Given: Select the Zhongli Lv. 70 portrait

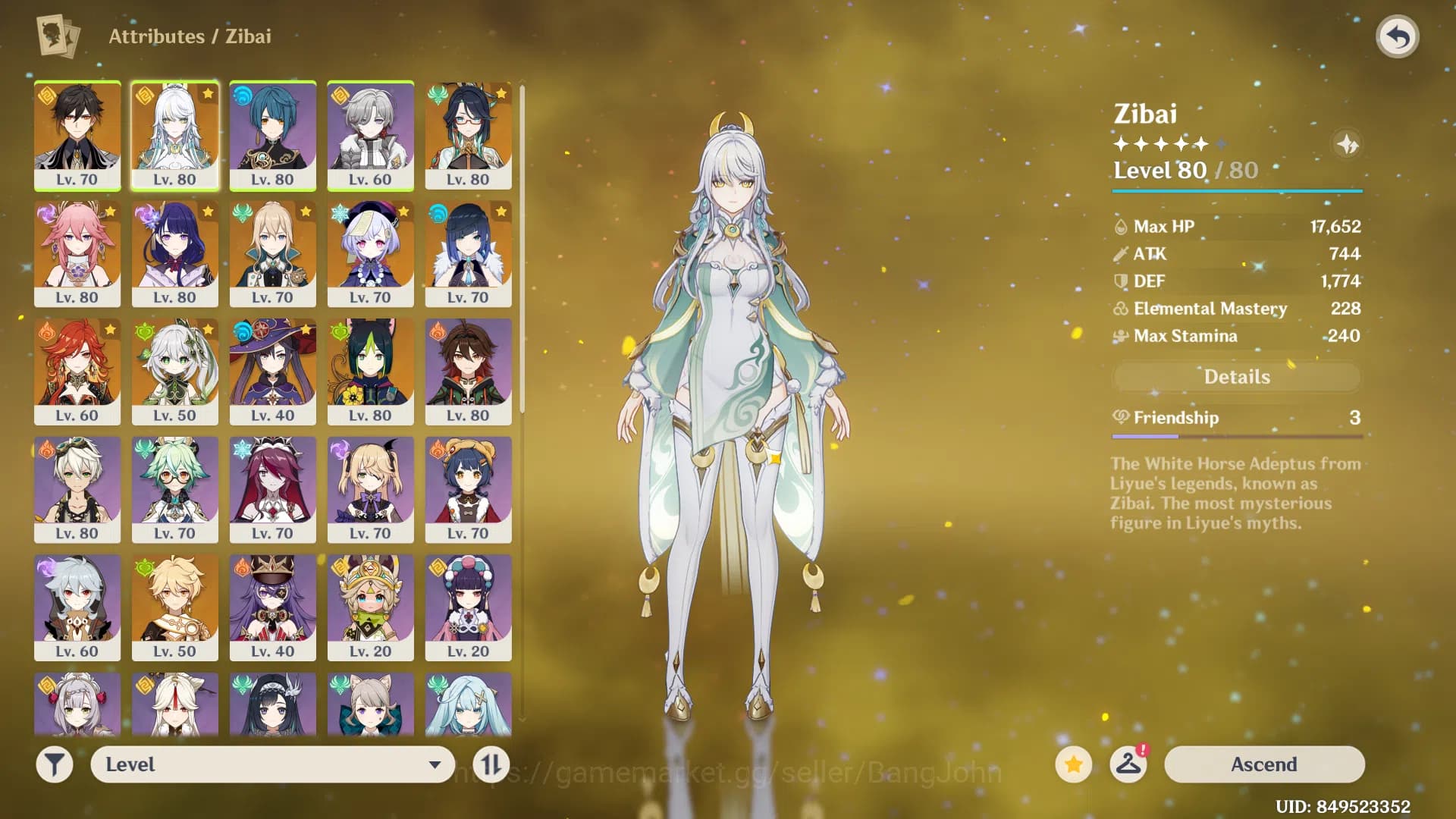Looking at the screenshot, I should point(77,133).
